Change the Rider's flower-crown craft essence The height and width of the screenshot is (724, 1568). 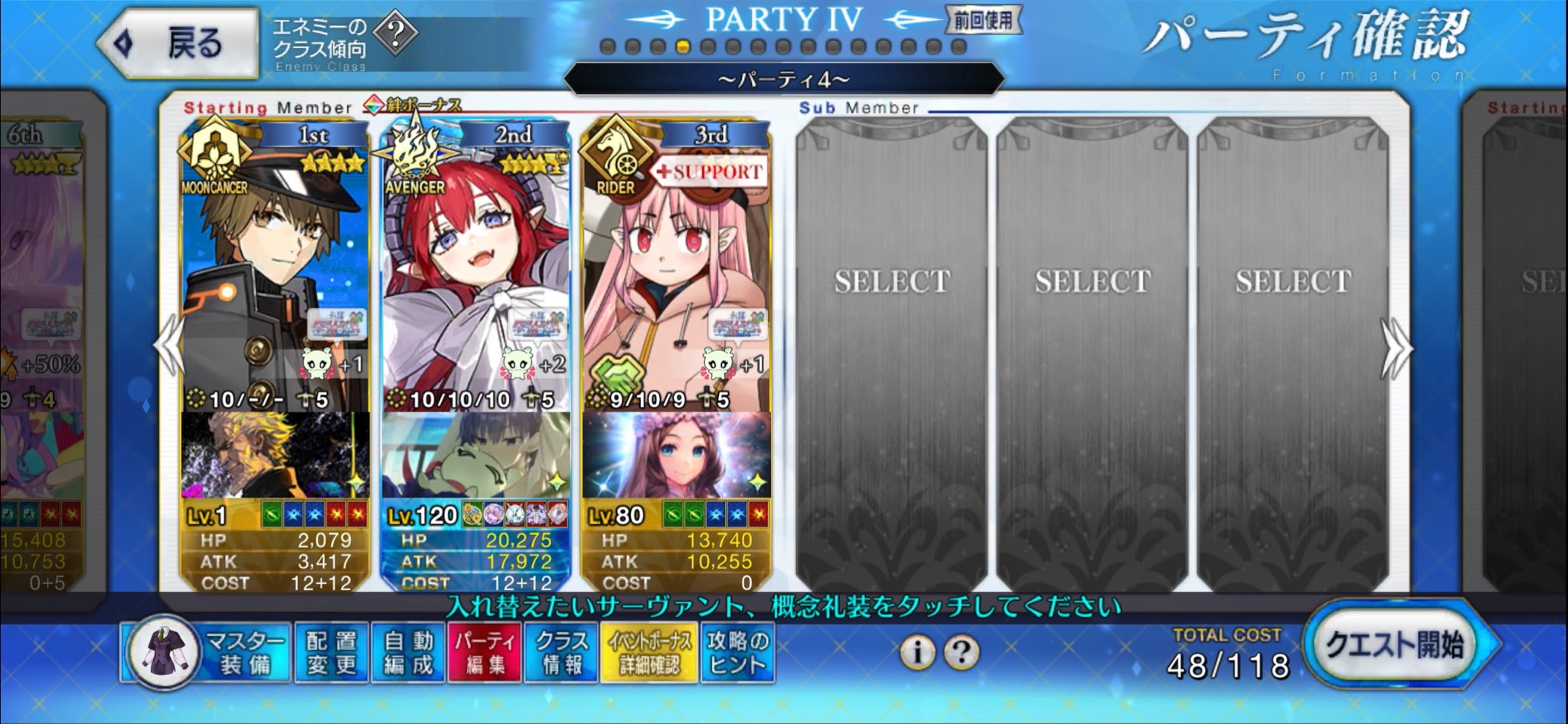675,455
